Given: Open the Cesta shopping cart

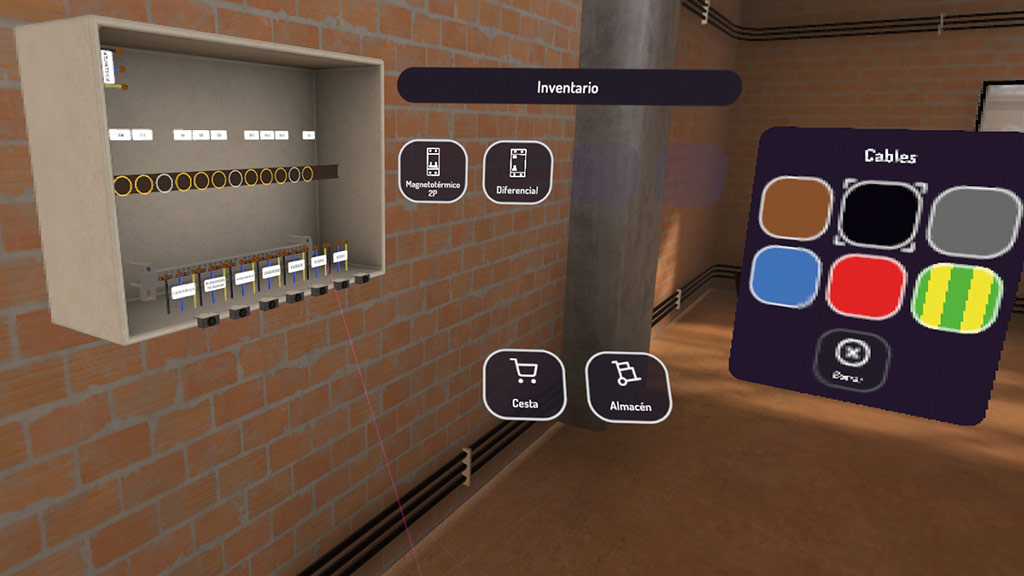Looking at the screenshot, I should coord(524,384).
